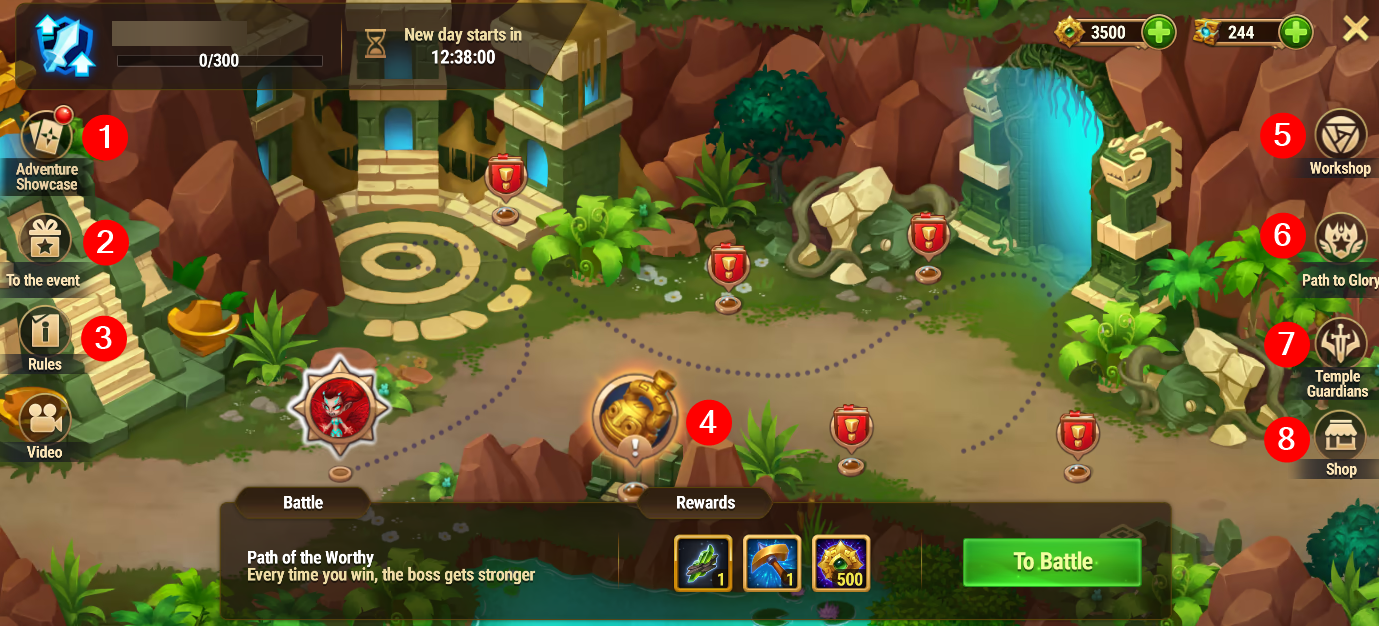1379x626 pixels.
Task: Open the Workshop
Action: tap(1340, 135)
